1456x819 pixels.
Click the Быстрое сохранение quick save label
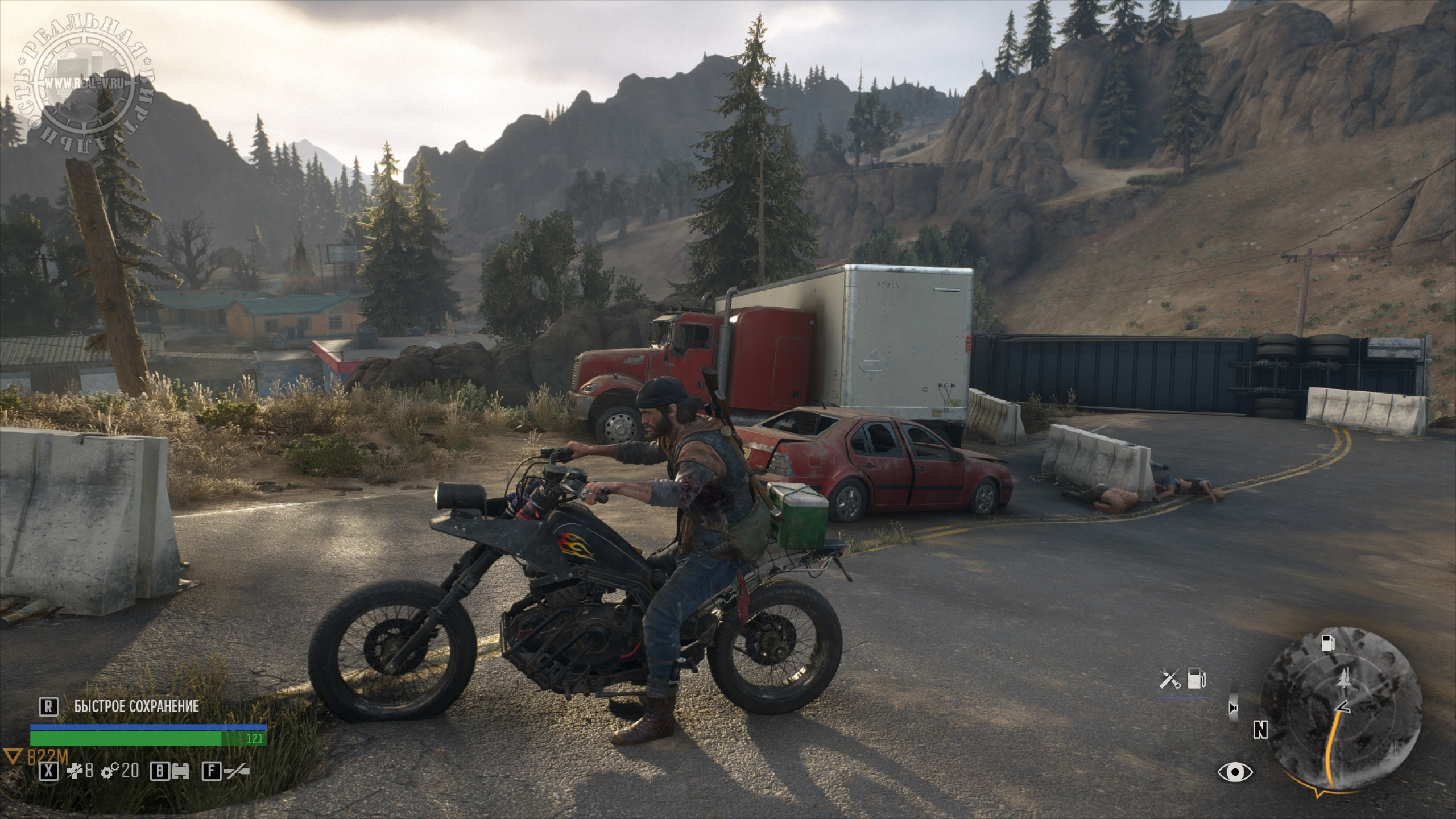136,706
